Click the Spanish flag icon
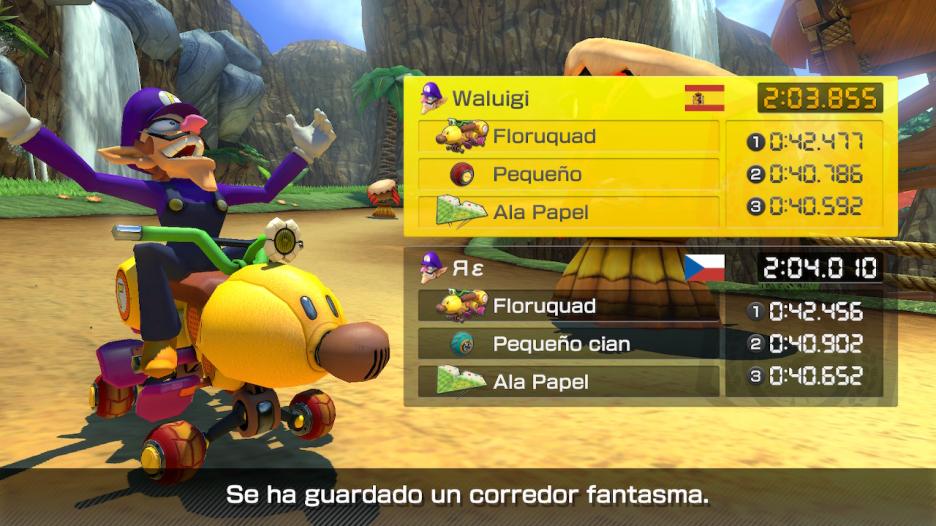This screenshot has width=936, height=526. click(704, 98)
